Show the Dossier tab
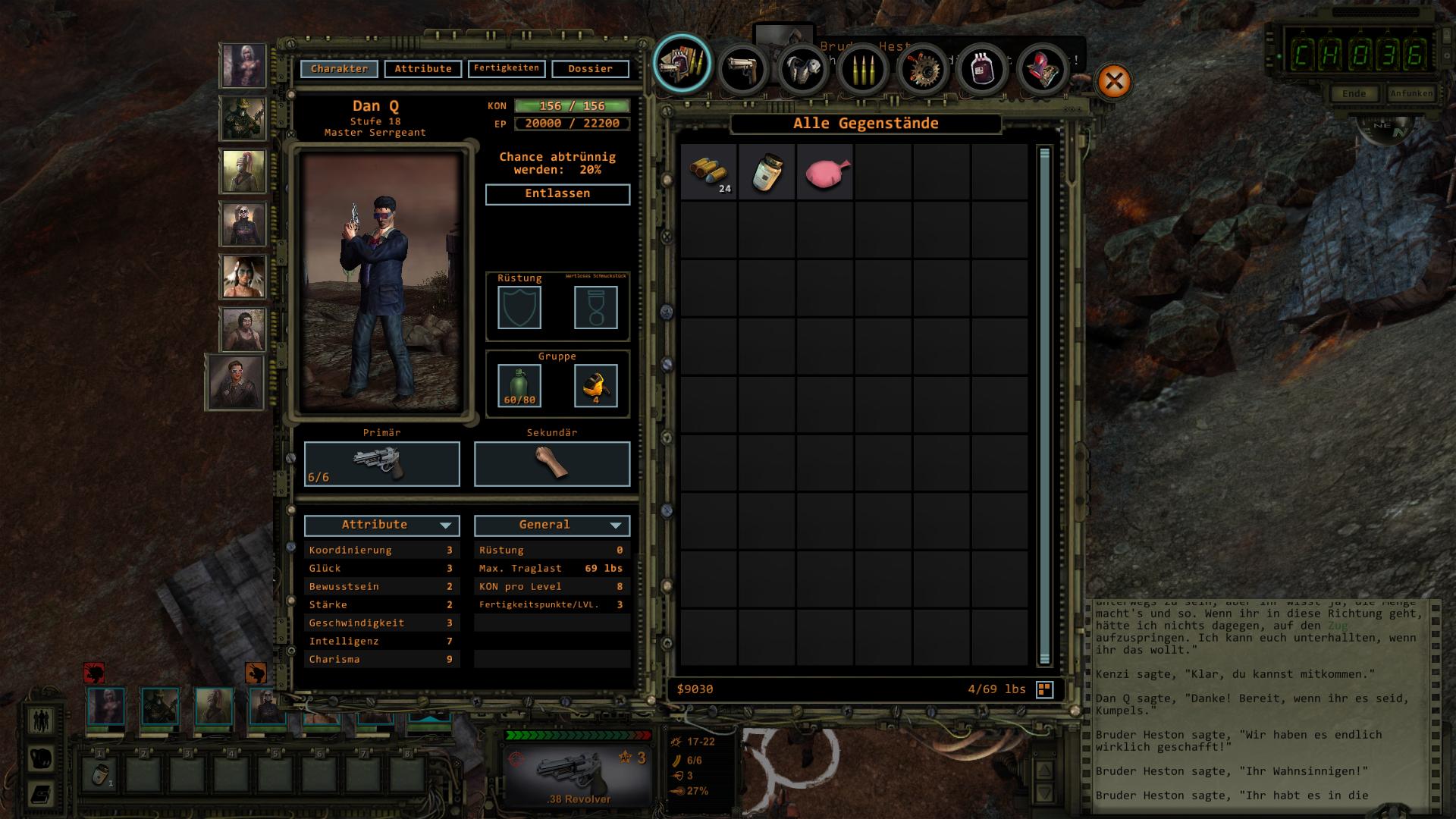1456x819 pixels. (x=590, y=69)
